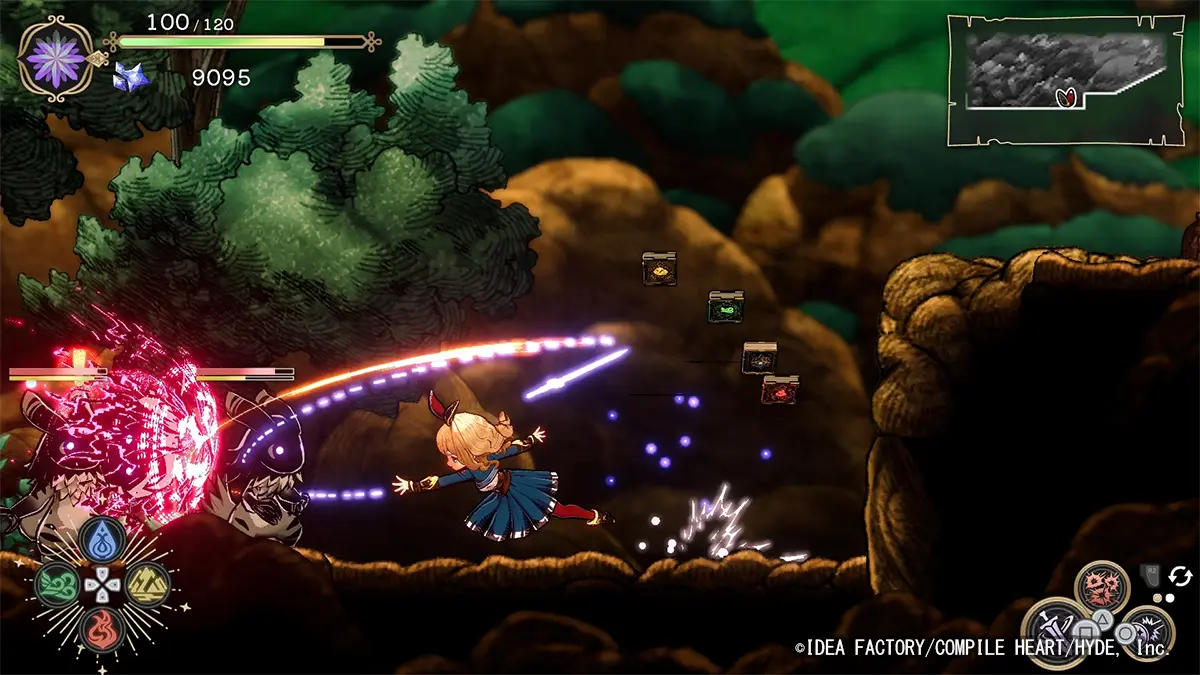Viewport: 1200px width, 675px height.
Task: Click the purple flower emblem
Action: point(56,56)
